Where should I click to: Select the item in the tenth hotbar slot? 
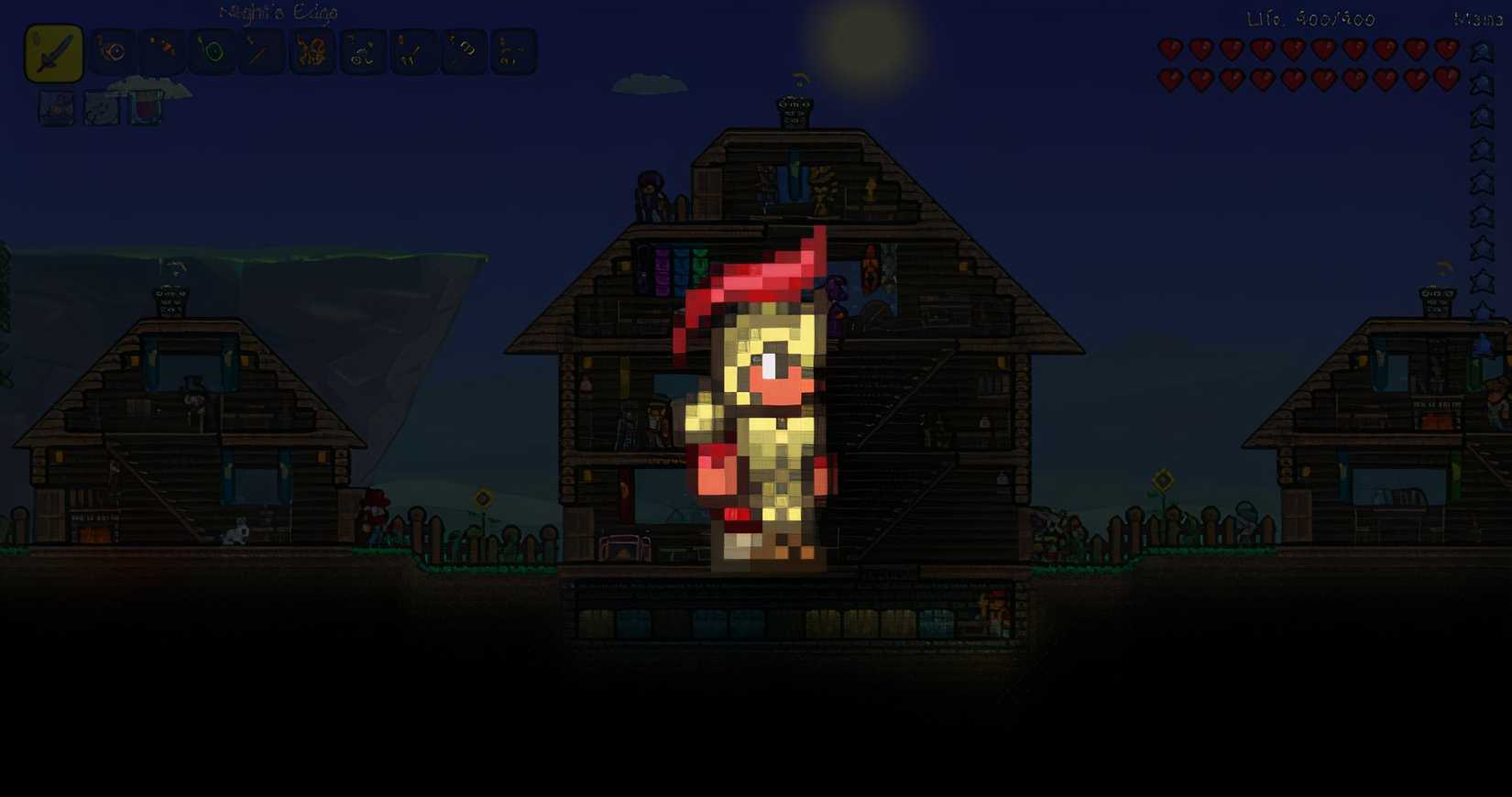510,51
